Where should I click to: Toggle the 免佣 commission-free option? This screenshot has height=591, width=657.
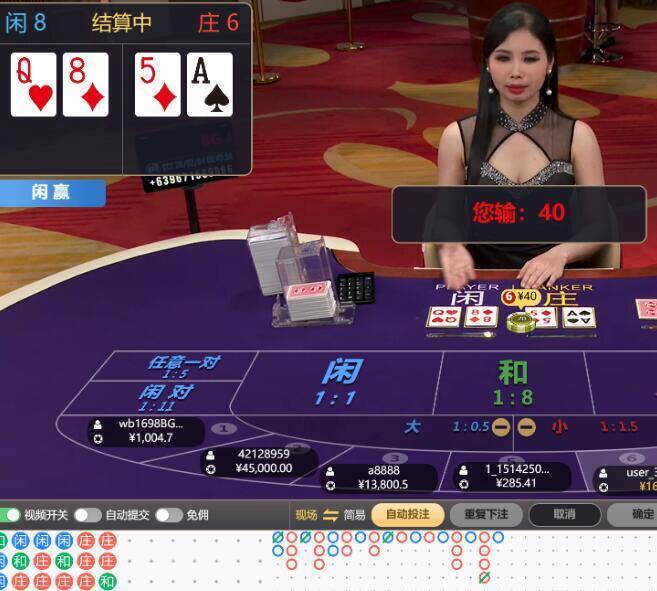tap(168, 515)
